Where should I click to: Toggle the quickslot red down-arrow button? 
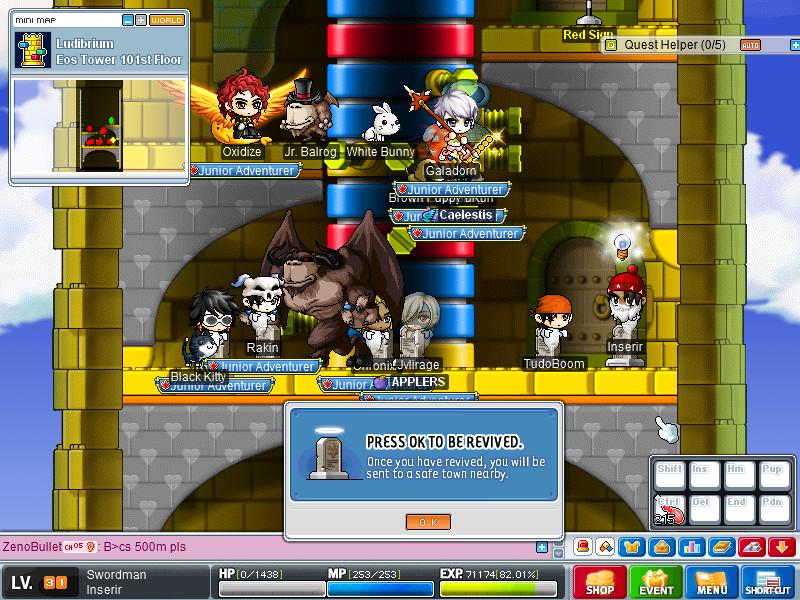(x=783, y=547)
